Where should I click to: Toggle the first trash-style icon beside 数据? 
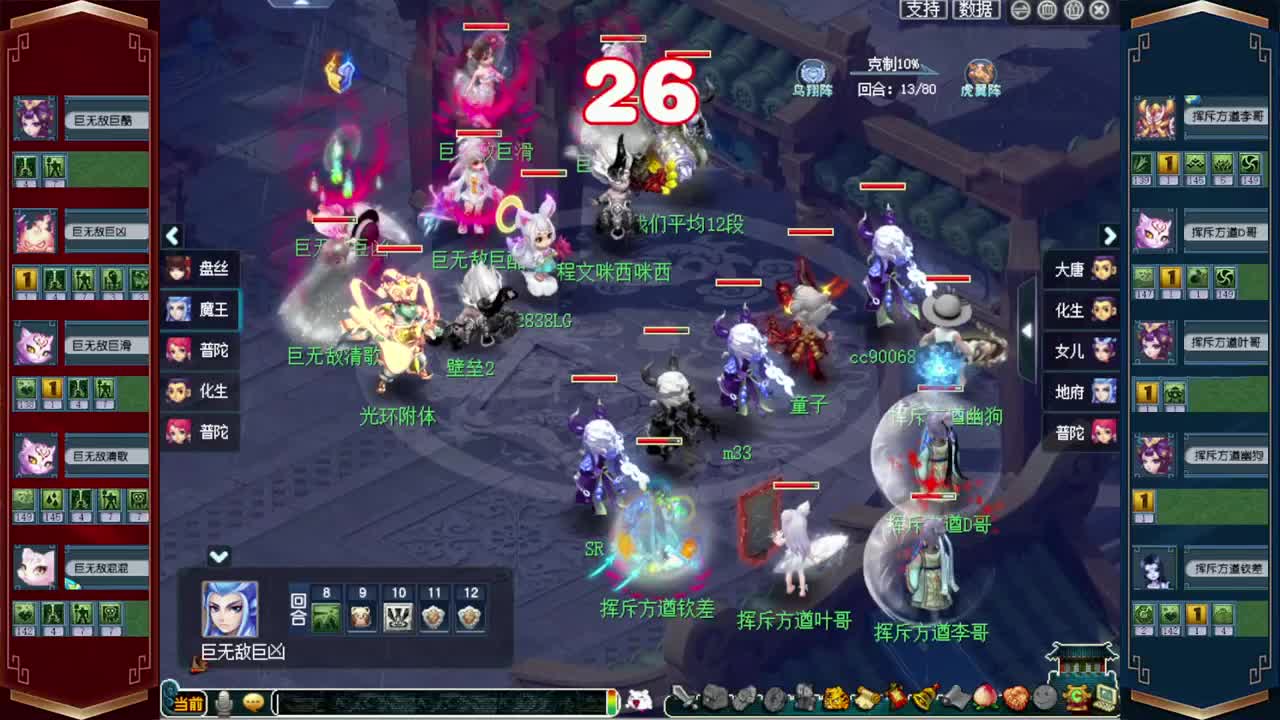(1047, 9)
